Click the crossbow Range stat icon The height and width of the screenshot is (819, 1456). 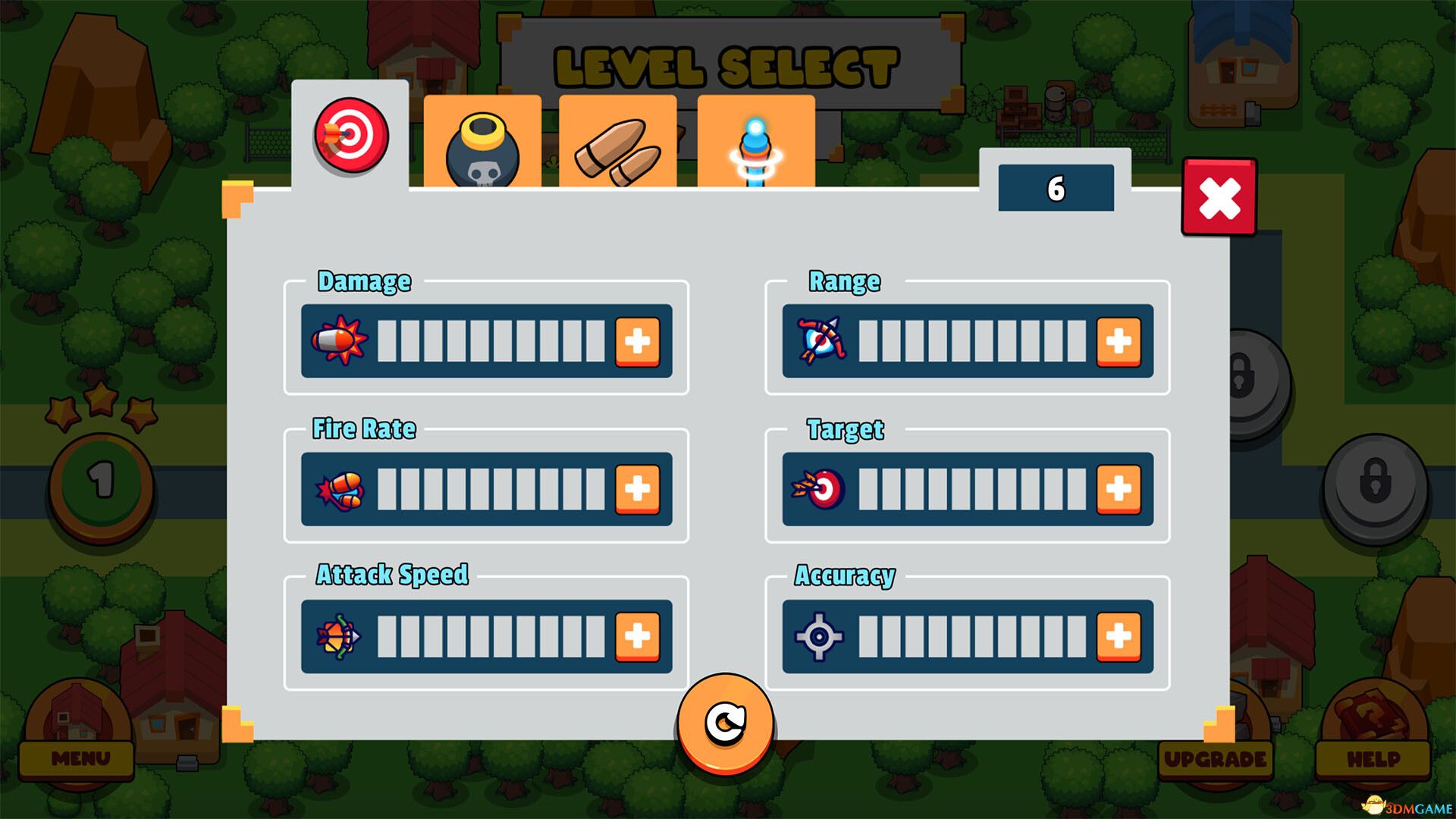coord(819,341)
